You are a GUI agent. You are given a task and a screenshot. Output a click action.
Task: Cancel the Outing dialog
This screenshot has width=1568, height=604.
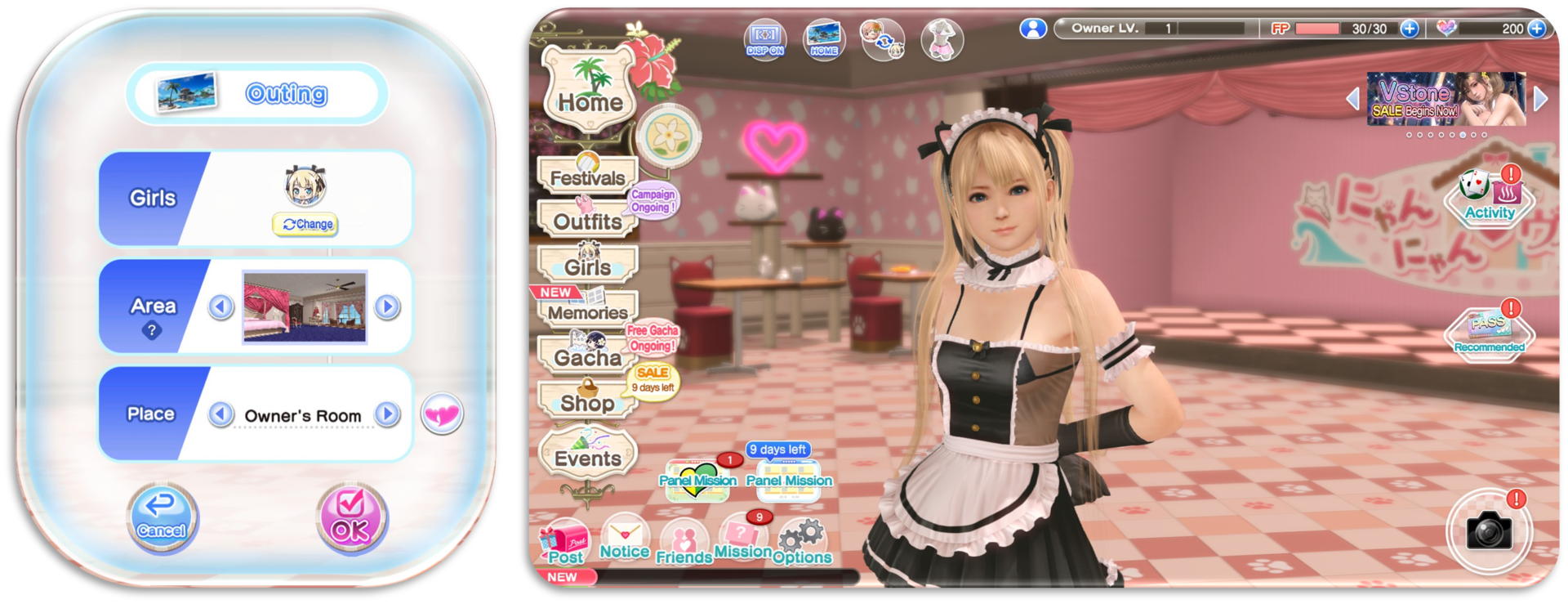pyautogui.click(x=162, y=517)
